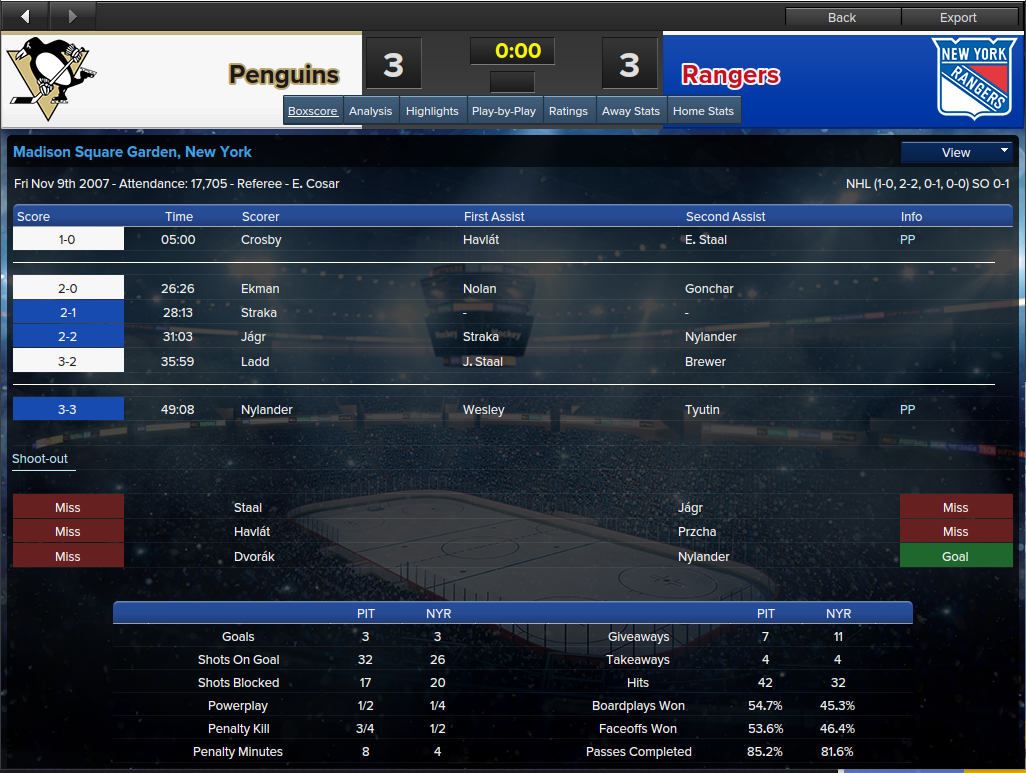Go forward with the right arrow button
Screen dimensions: 1026x773
(72, 16)
